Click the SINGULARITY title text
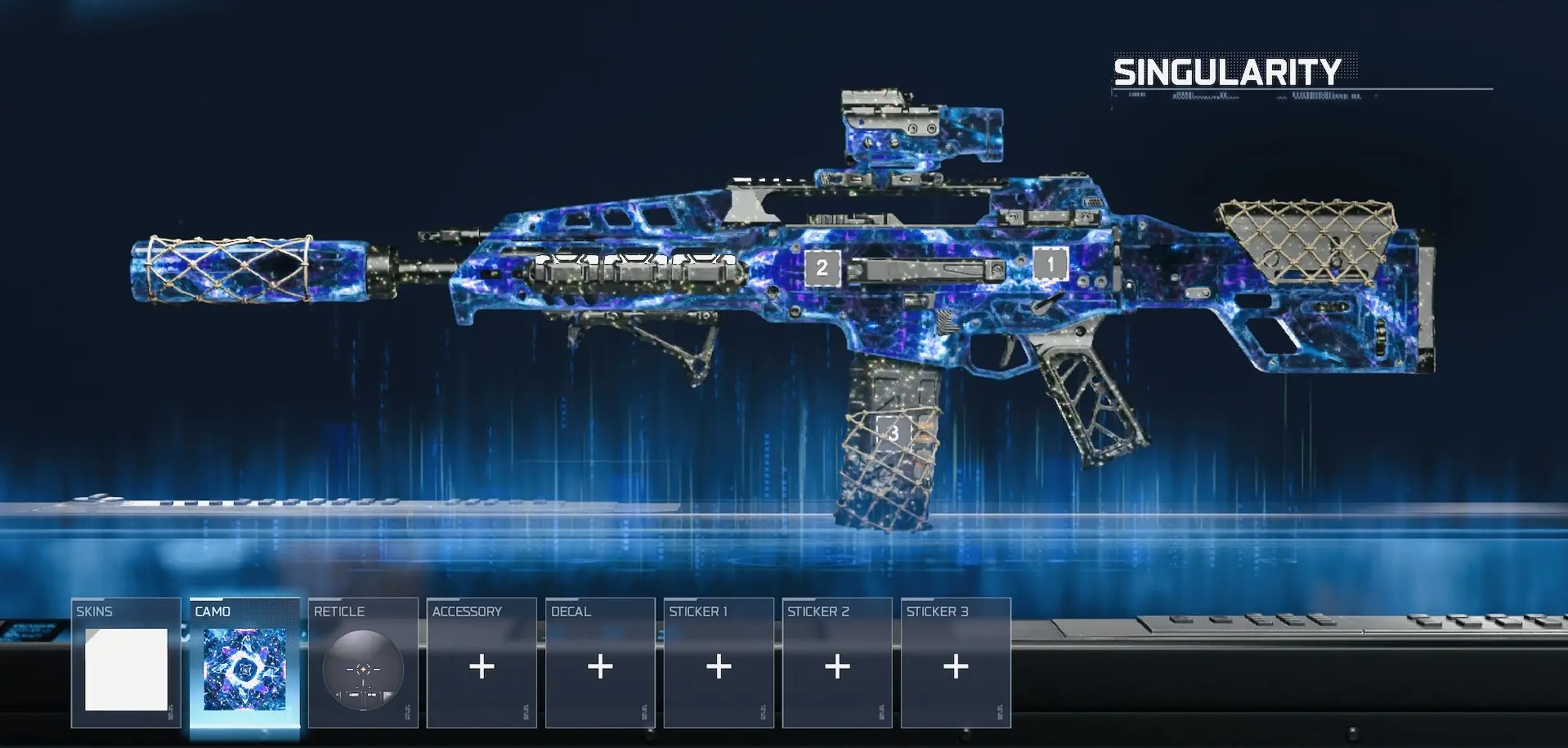Screen dimensions: 1568x748 [1226, 72]
